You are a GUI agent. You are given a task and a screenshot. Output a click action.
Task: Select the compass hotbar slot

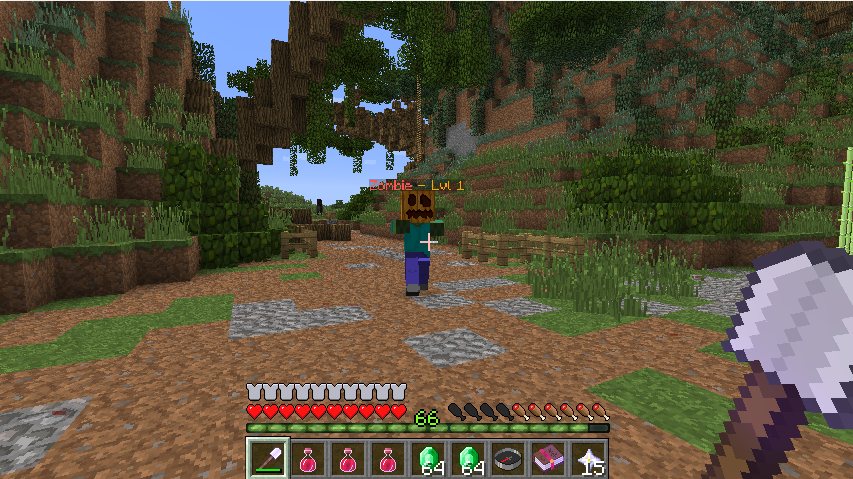(x=508, y=458)
